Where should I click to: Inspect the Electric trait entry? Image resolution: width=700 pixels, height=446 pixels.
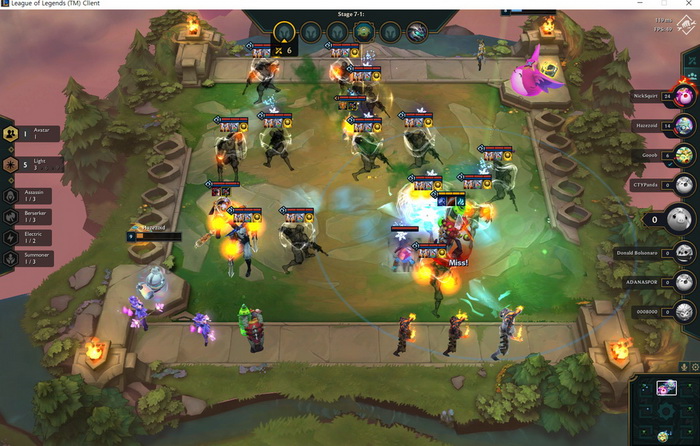pos(32,237)
